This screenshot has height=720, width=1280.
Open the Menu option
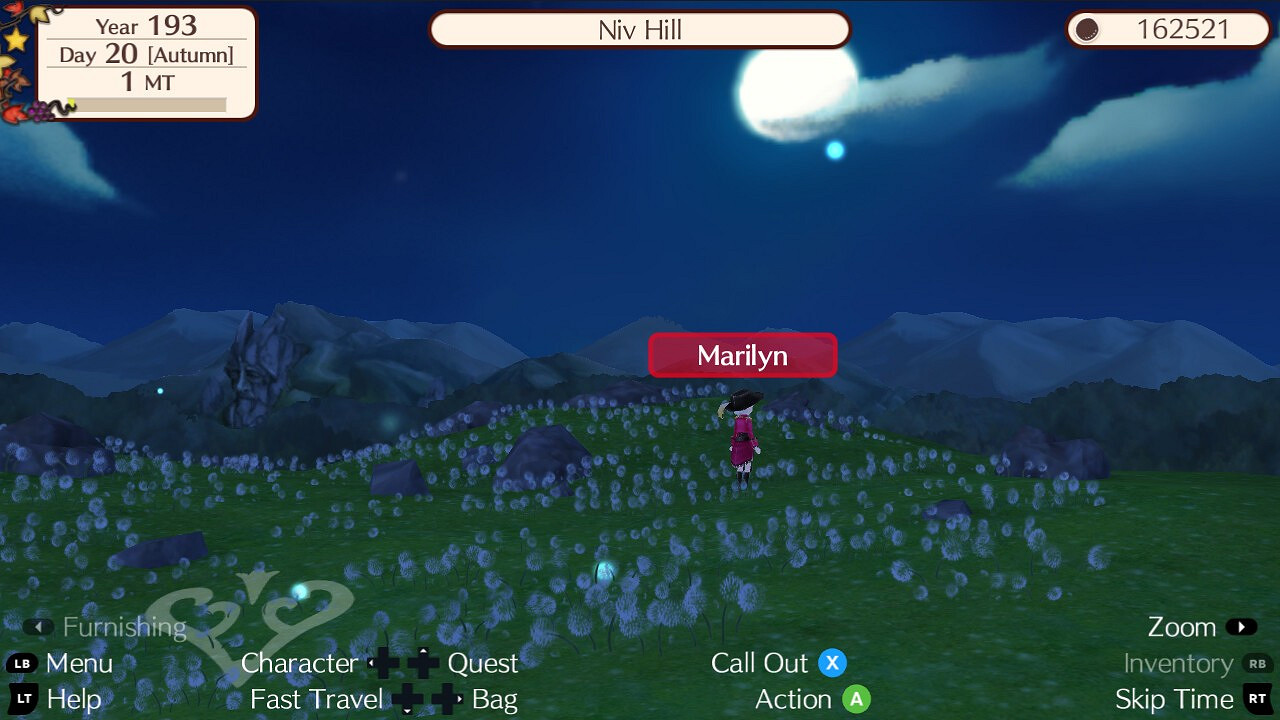(x=79, y=663)
